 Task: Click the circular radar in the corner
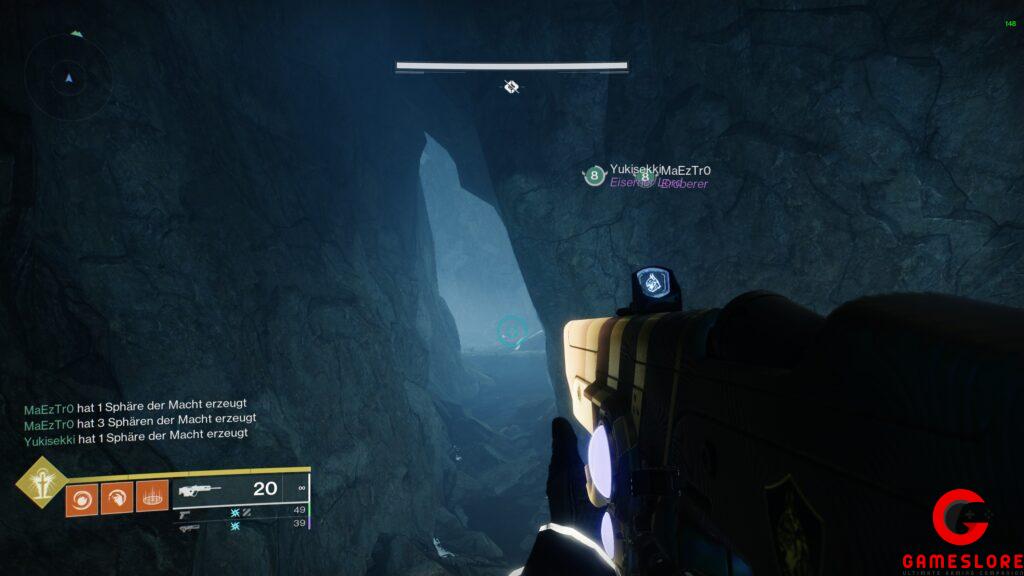tap(69, 76)
